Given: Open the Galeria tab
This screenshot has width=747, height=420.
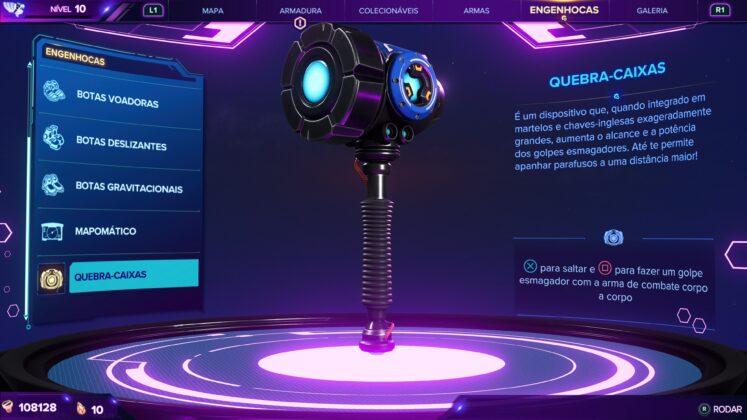Looking at the screenshot, I should [x=652, y=10].
